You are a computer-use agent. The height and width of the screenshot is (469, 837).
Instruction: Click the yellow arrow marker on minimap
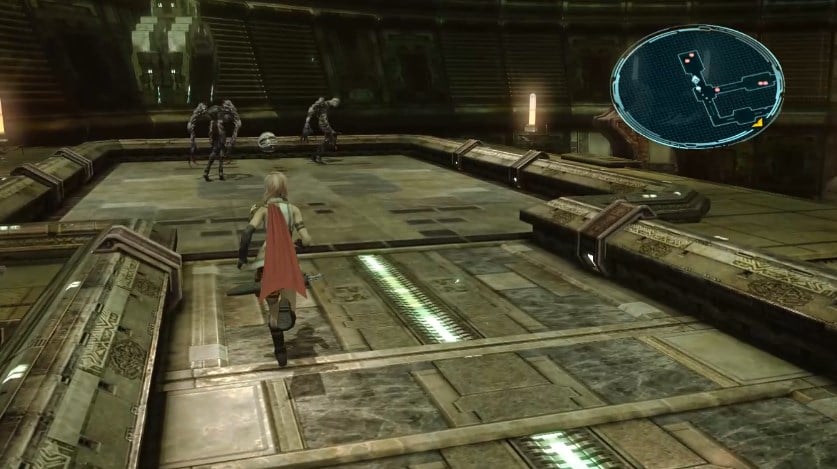pos(759,122)
